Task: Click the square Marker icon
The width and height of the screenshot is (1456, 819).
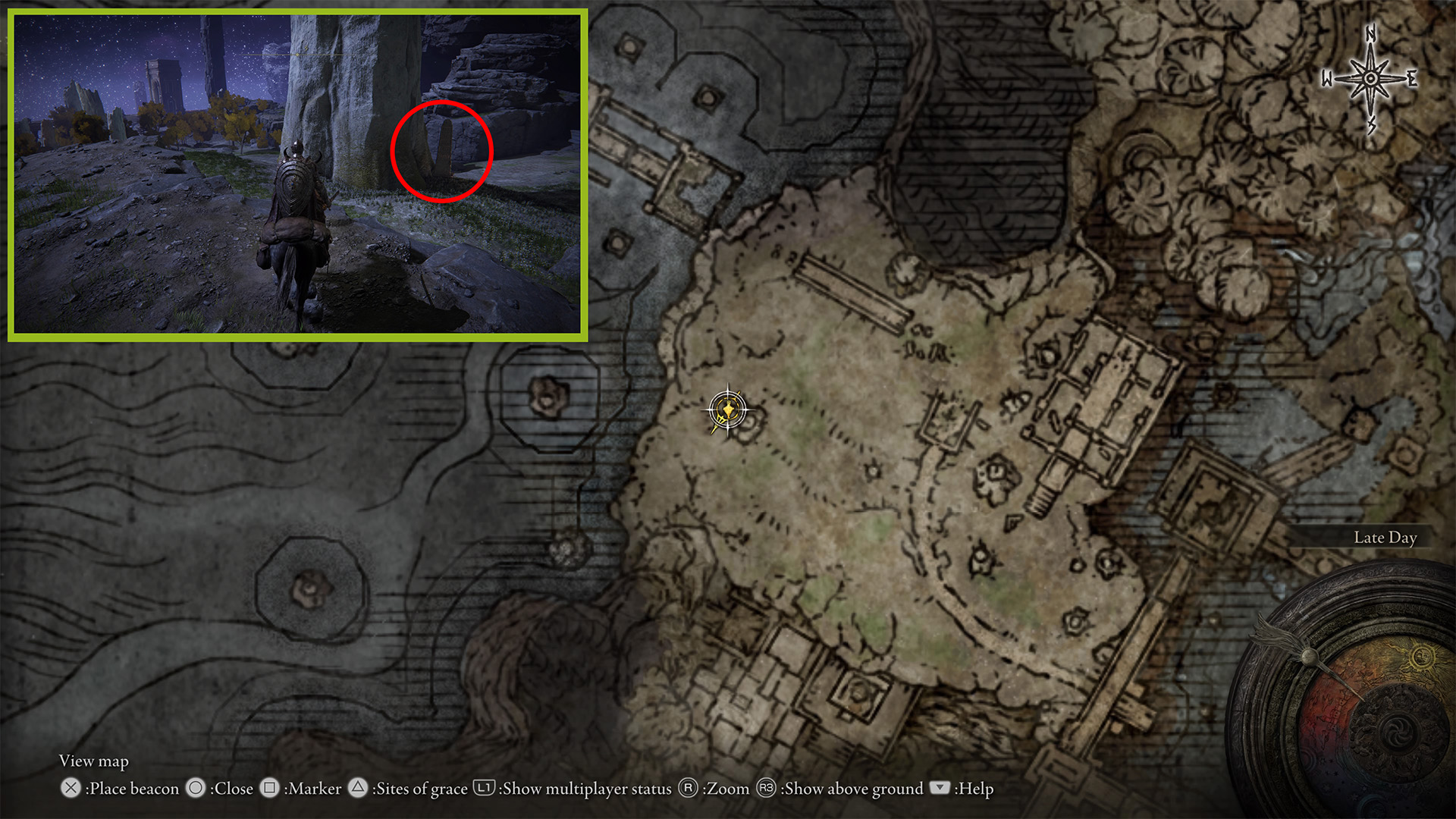Action: click(269, 789)
